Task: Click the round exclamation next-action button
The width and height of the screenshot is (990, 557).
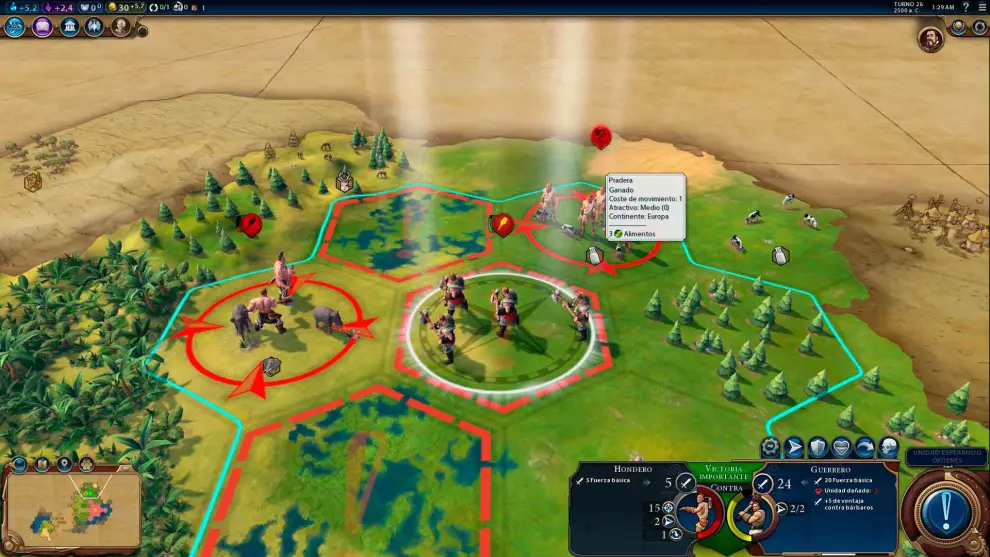Action: pyautogui.click(x=944, y=513)
